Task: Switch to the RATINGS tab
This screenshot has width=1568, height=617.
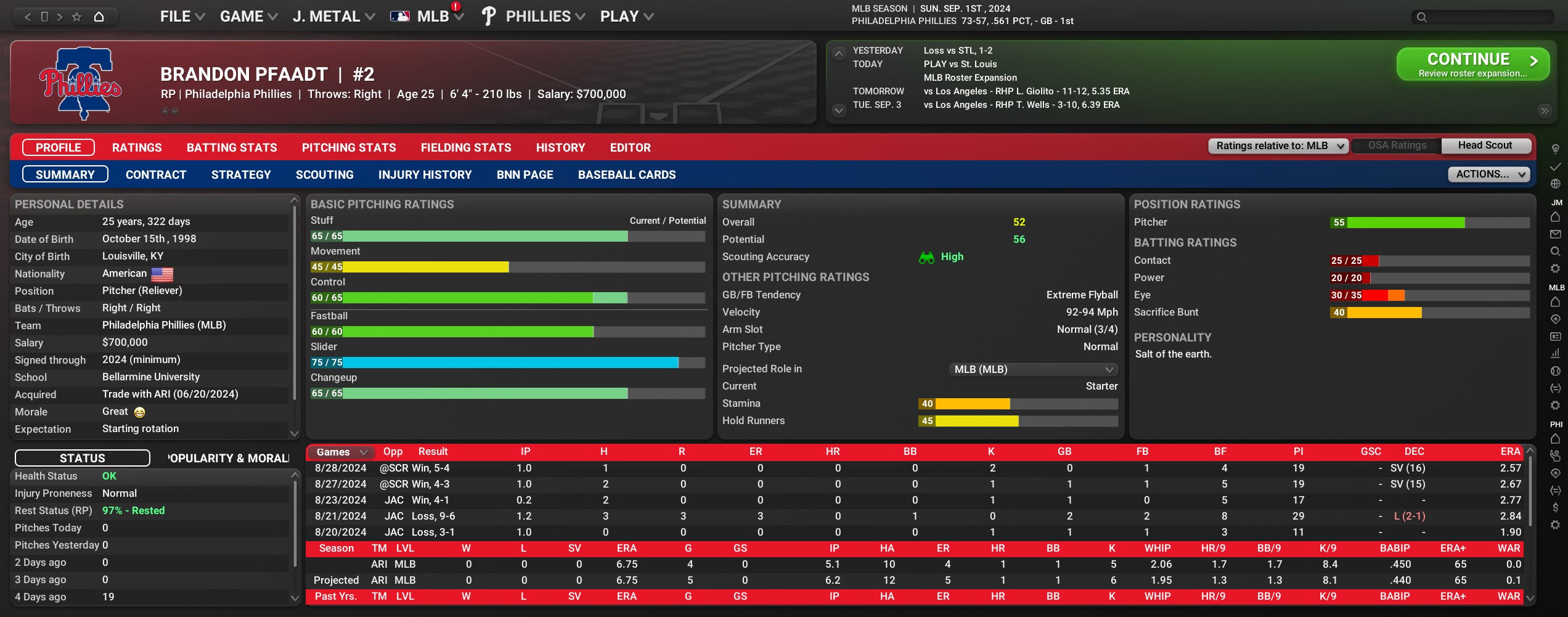Action: click(x=137, y=148)
